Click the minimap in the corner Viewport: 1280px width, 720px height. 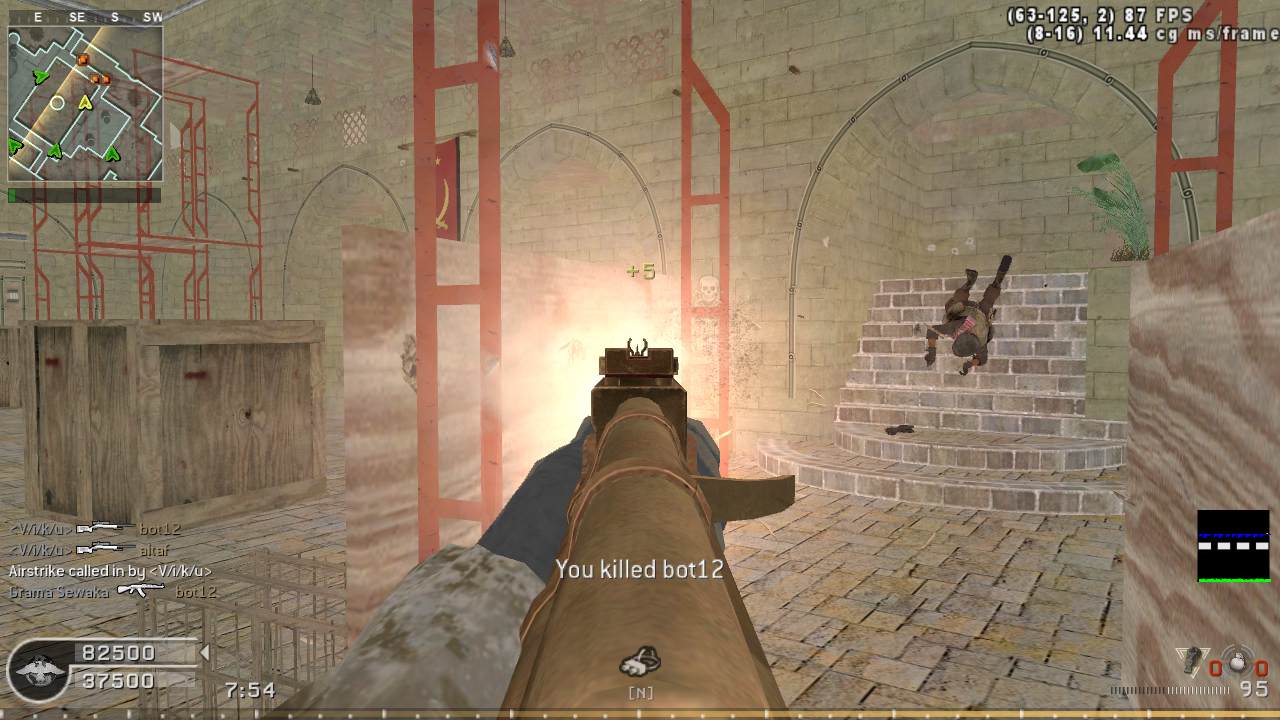tap(85, 103)
